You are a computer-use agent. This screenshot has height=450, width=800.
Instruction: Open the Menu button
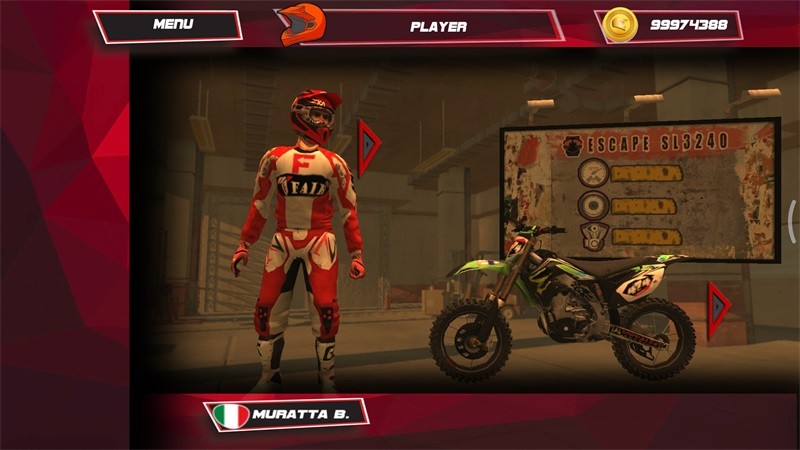point(172,25)
